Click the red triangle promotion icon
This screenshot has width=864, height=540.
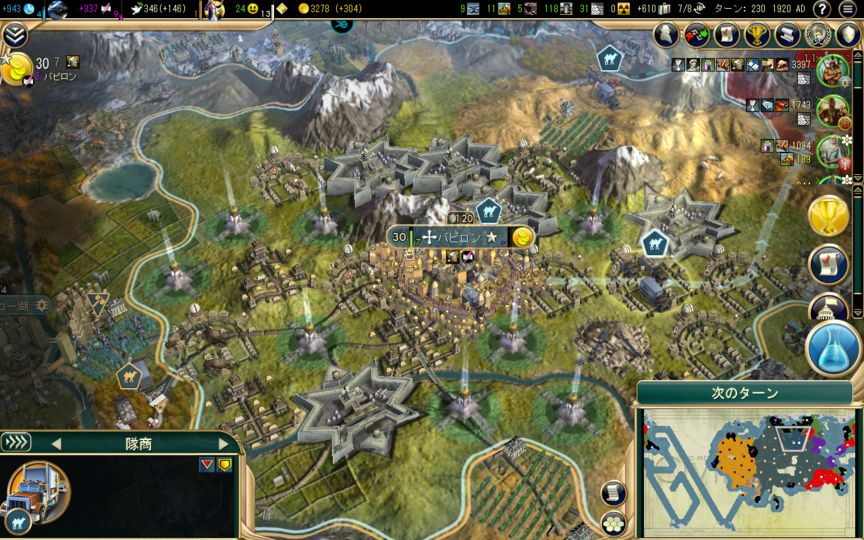coord(207,464)
